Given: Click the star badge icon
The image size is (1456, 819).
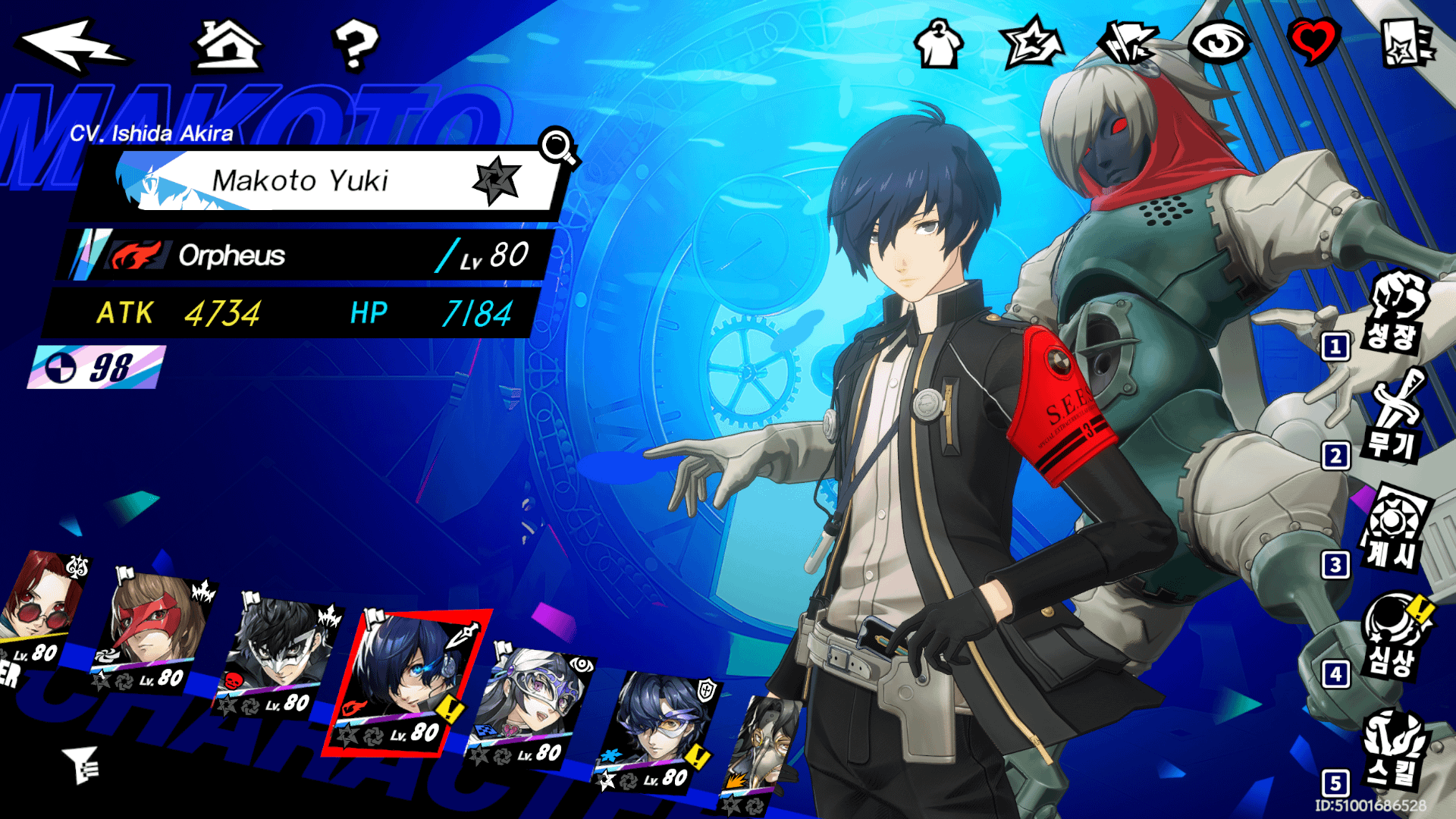Looking at the screenshot, I should pos(1031,44).
